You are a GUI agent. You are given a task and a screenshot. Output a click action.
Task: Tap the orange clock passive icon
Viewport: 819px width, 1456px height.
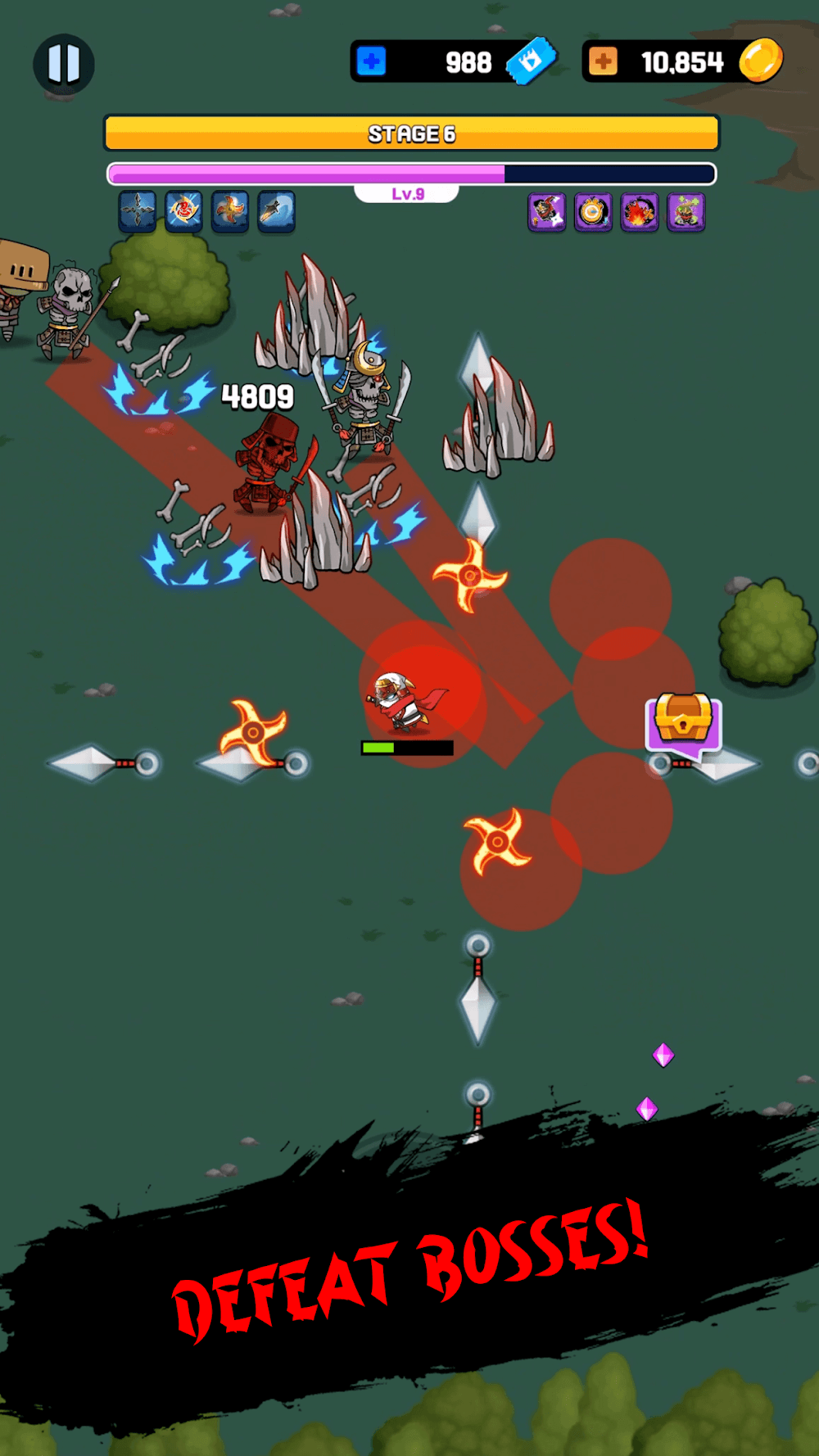(593, 213)
